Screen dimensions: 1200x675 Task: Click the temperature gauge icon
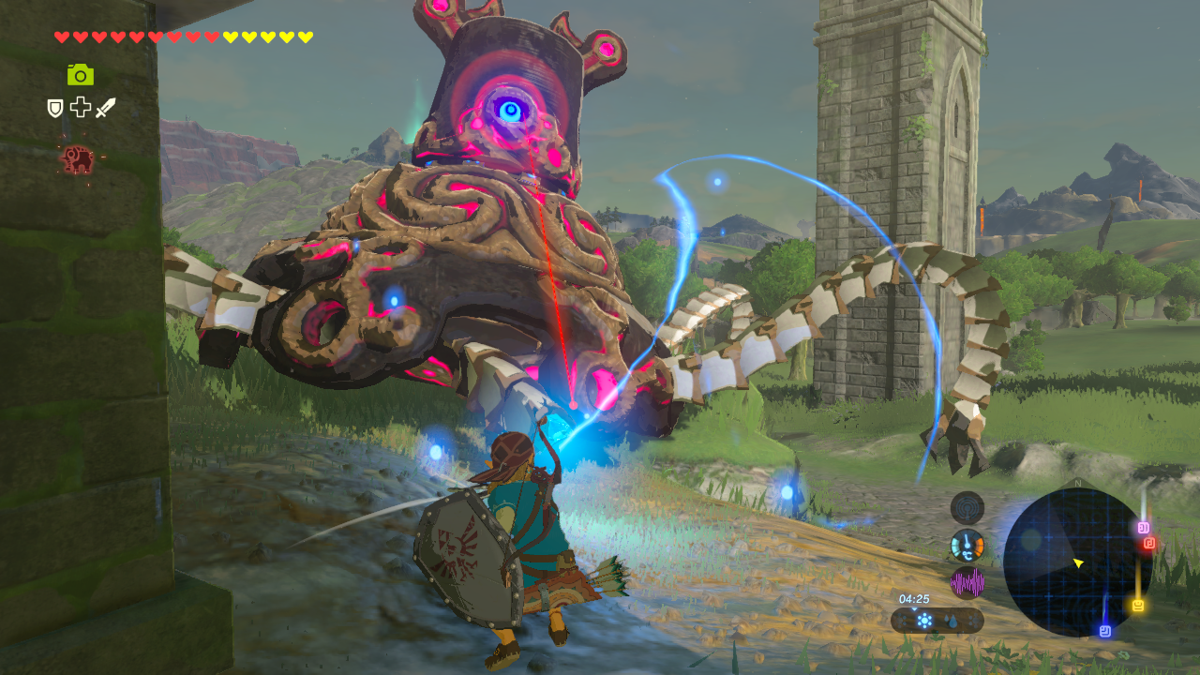coord(967,545)
